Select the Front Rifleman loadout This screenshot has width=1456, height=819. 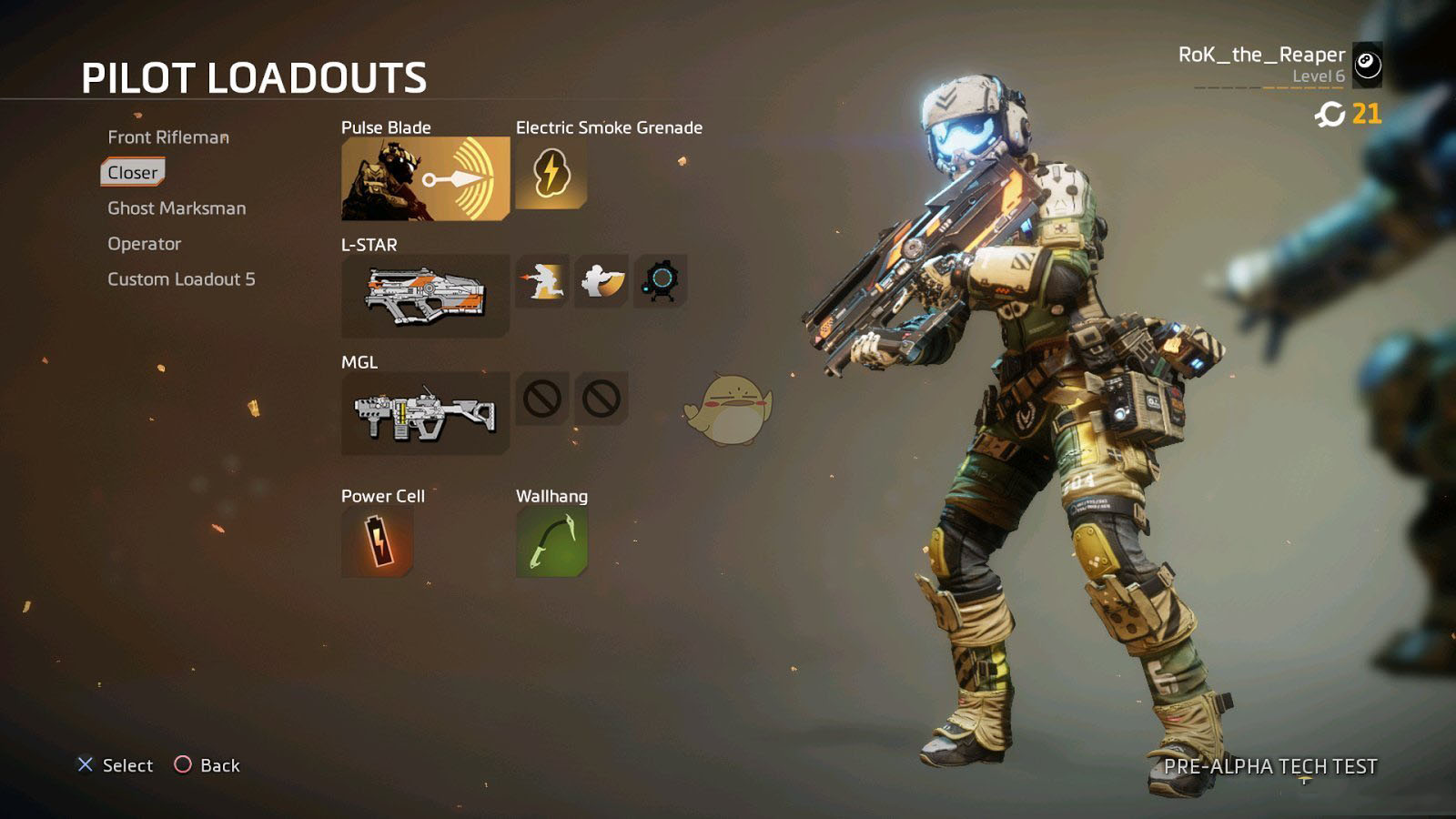click(x=168, y=137)
